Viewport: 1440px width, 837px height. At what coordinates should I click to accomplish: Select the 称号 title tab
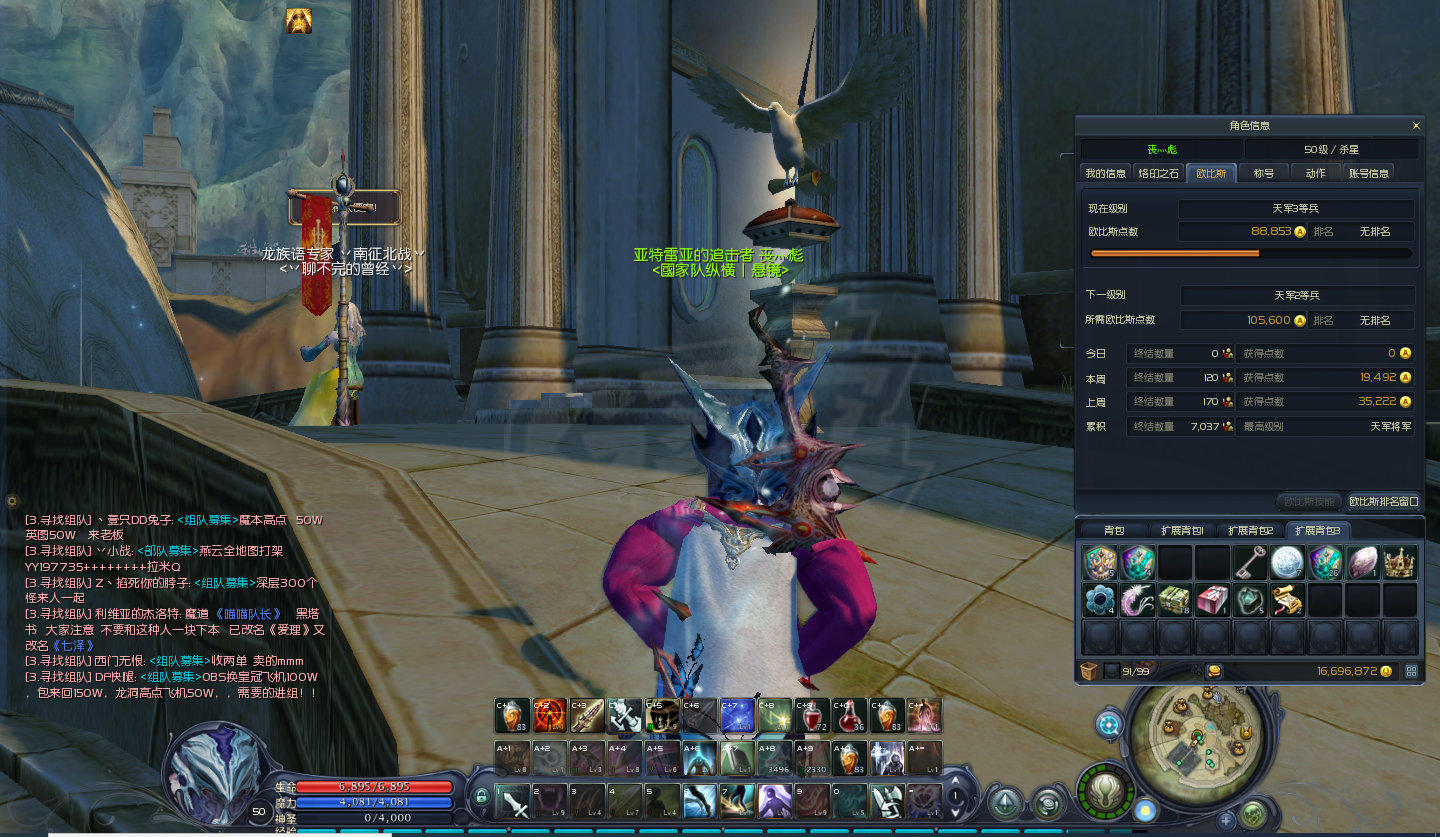[1264, 173]
